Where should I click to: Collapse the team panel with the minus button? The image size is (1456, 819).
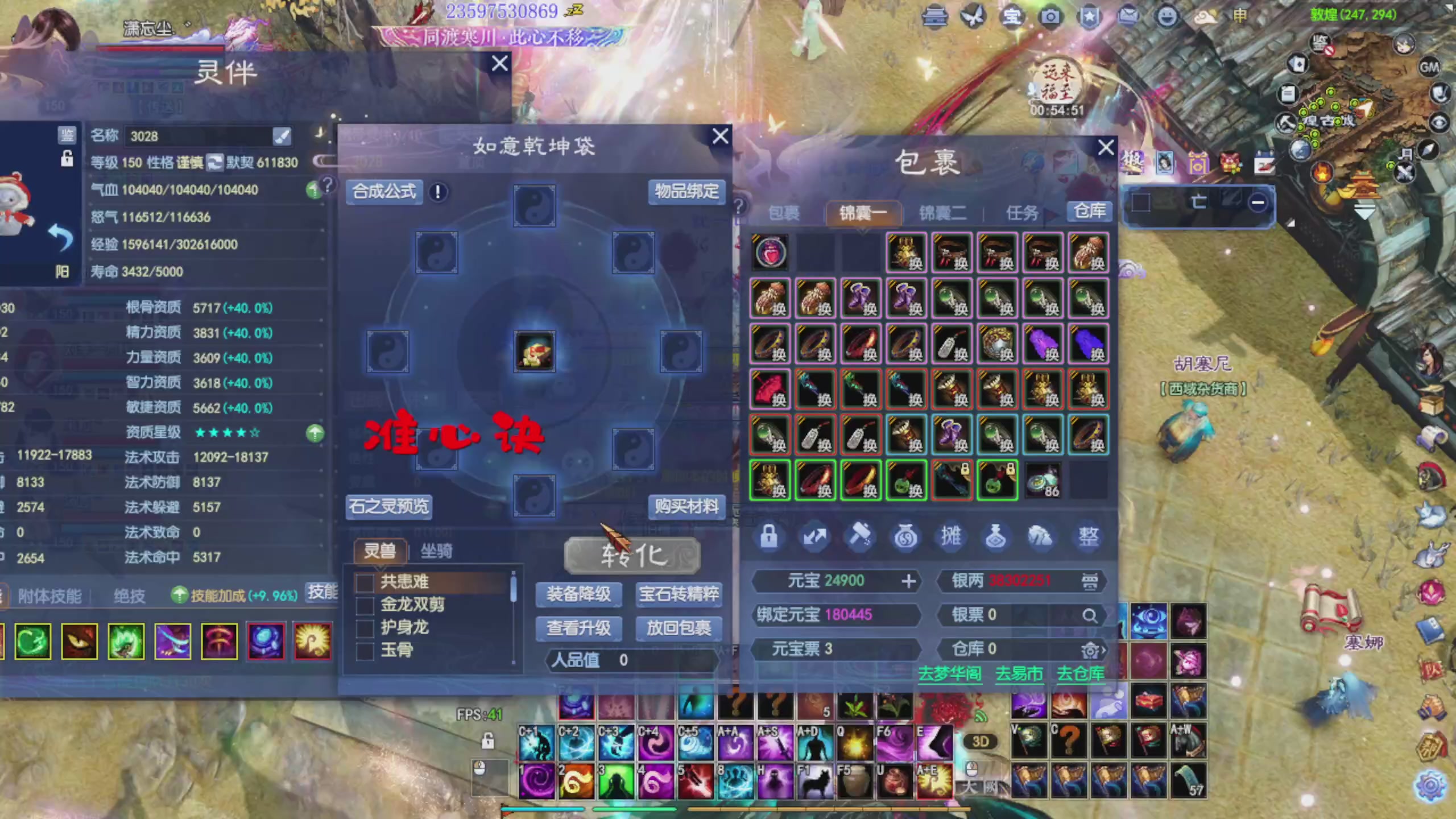(1257, 202)
